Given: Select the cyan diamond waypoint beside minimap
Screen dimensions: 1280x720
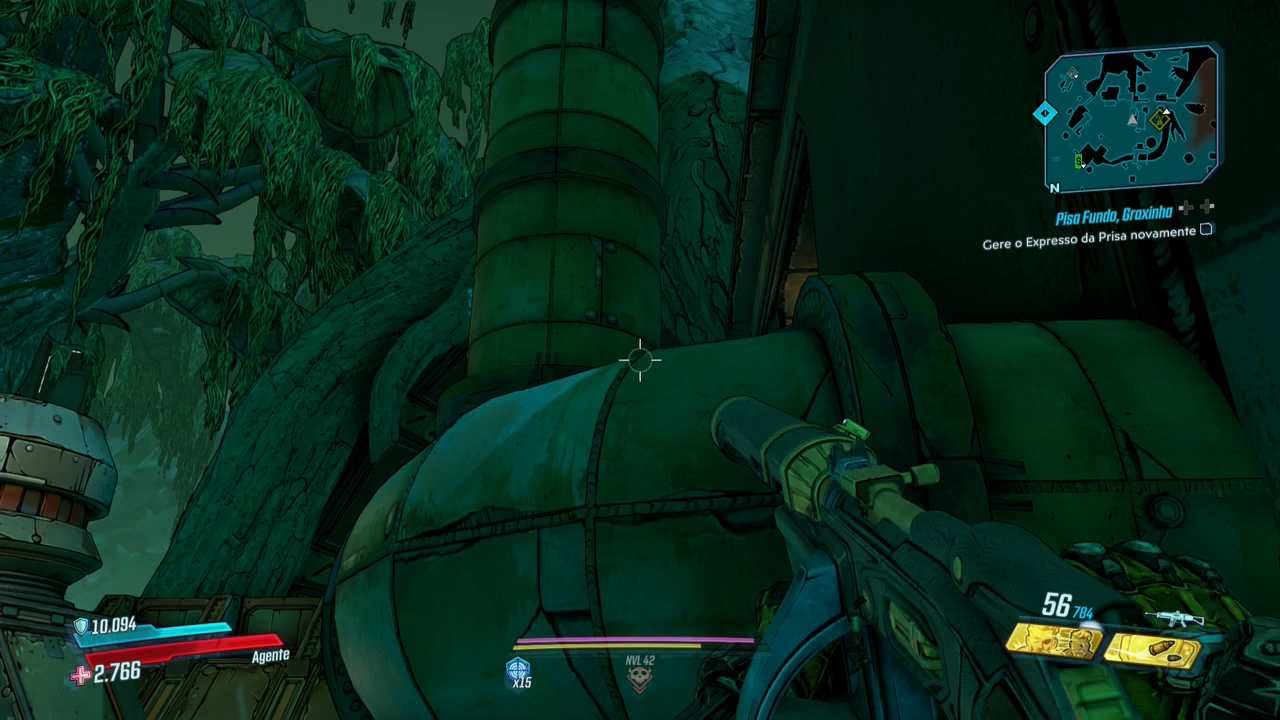Looking at the screenshot, I should point(1045,113).
